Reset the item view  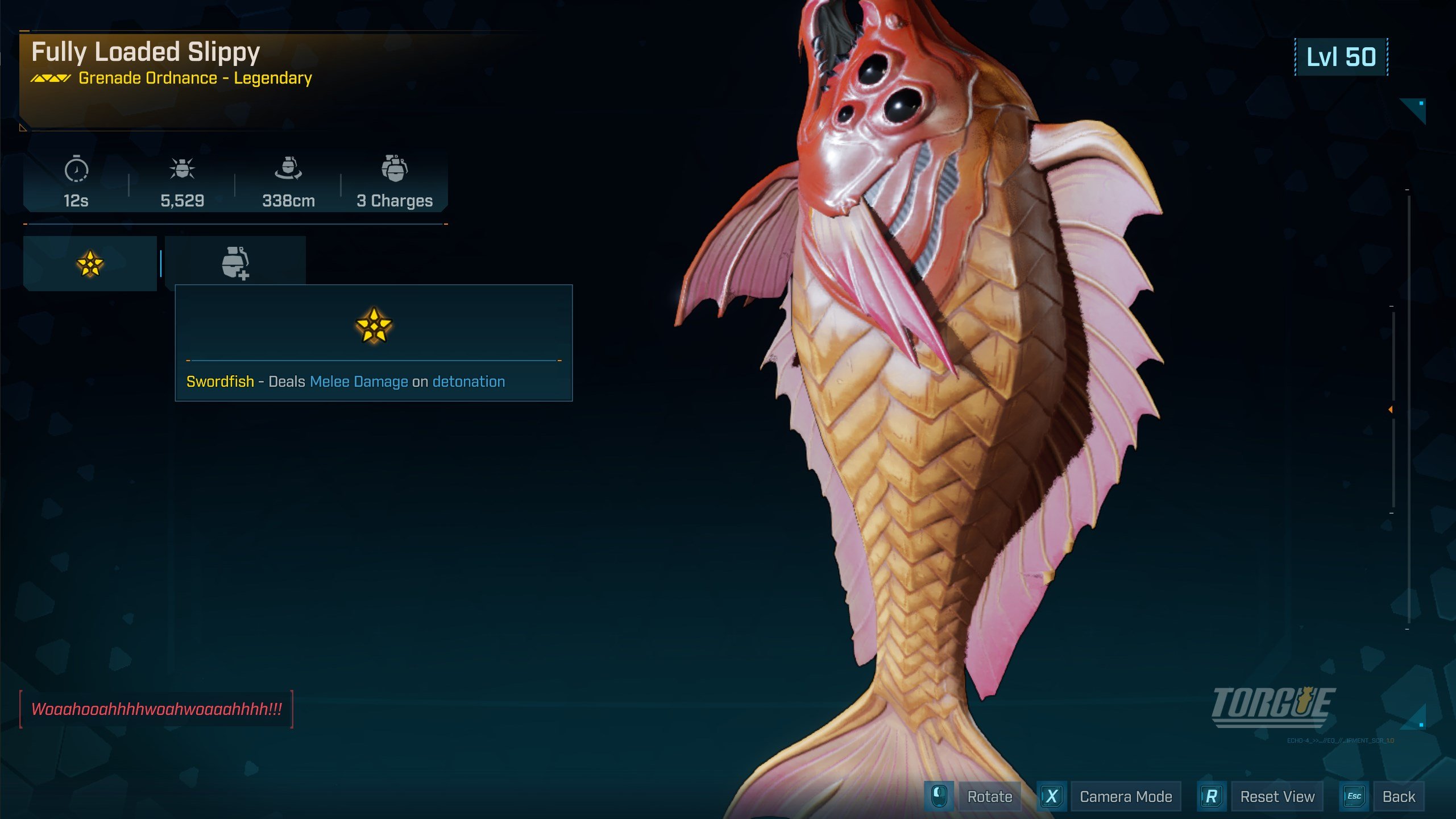(x=1276, y=797)
